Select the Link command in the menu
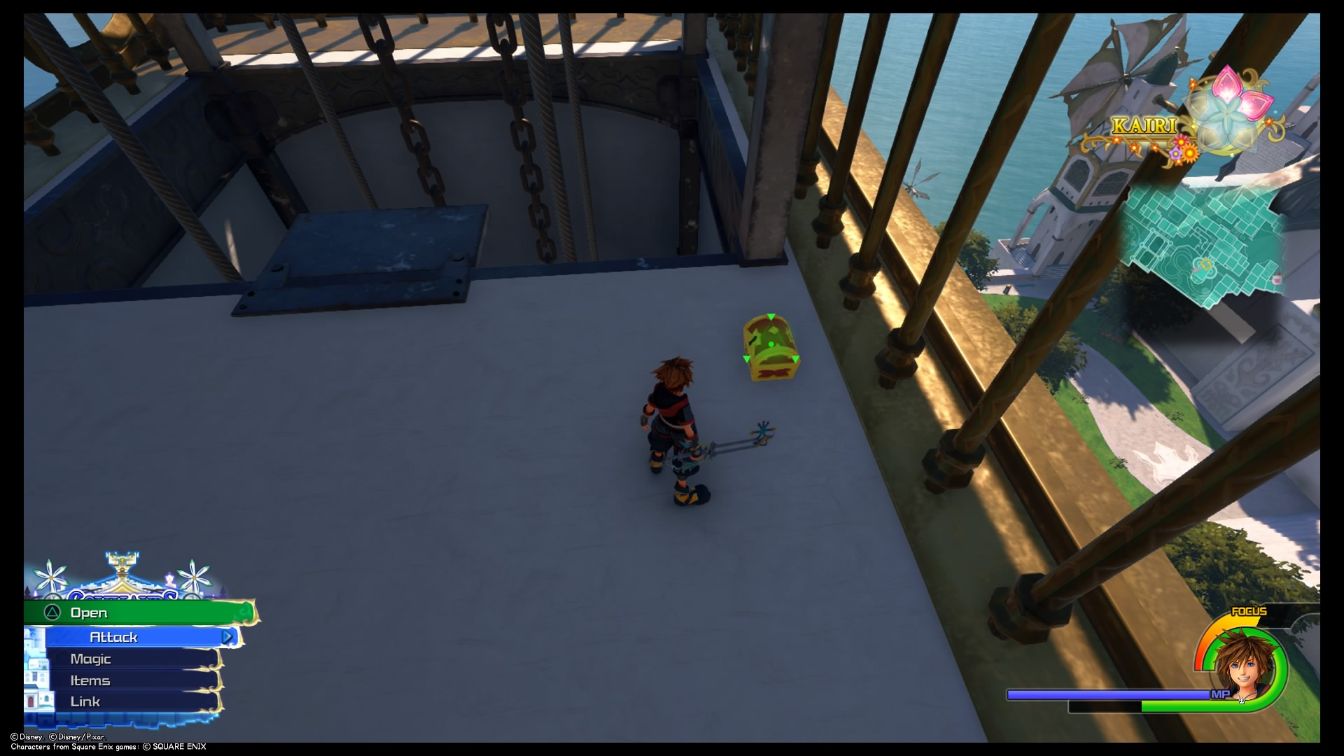This screenshot has width=1344, height=756. click(x=85, y=700)
